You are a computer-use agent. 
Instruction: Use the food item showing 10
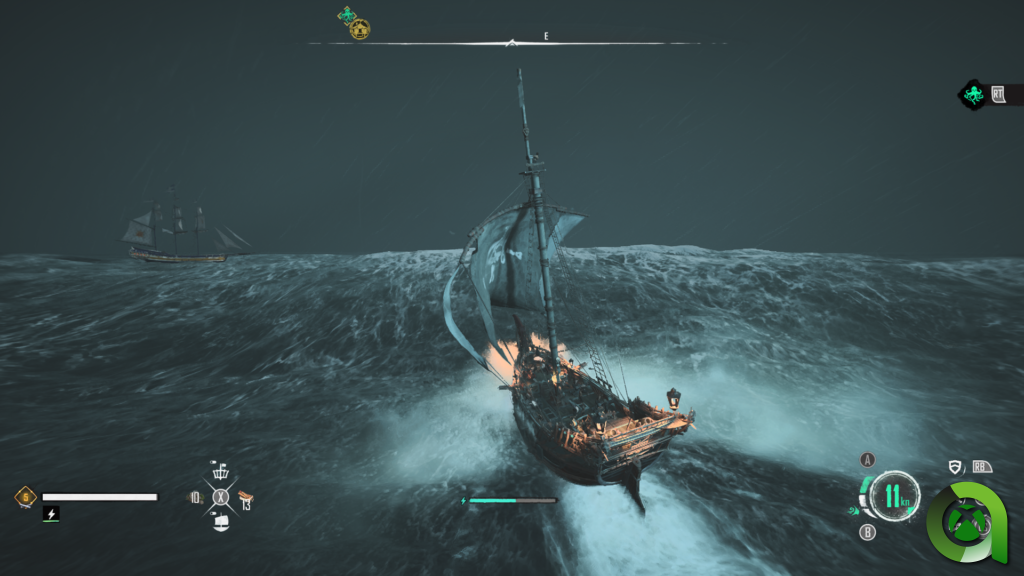coord(196,497)
